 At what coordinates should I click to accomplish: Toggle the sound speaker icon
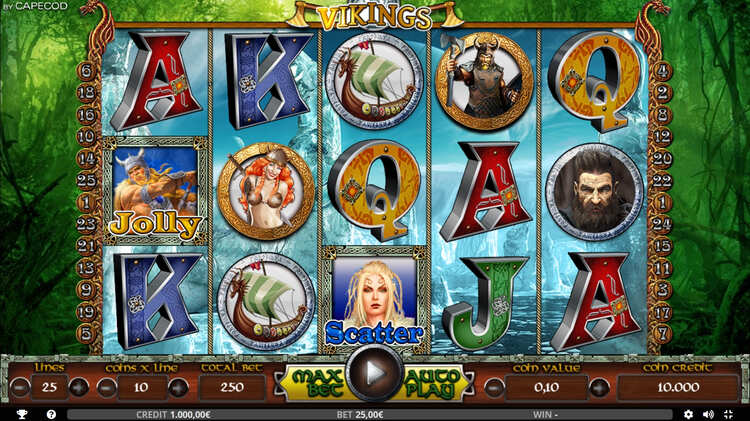click(708, 413)
